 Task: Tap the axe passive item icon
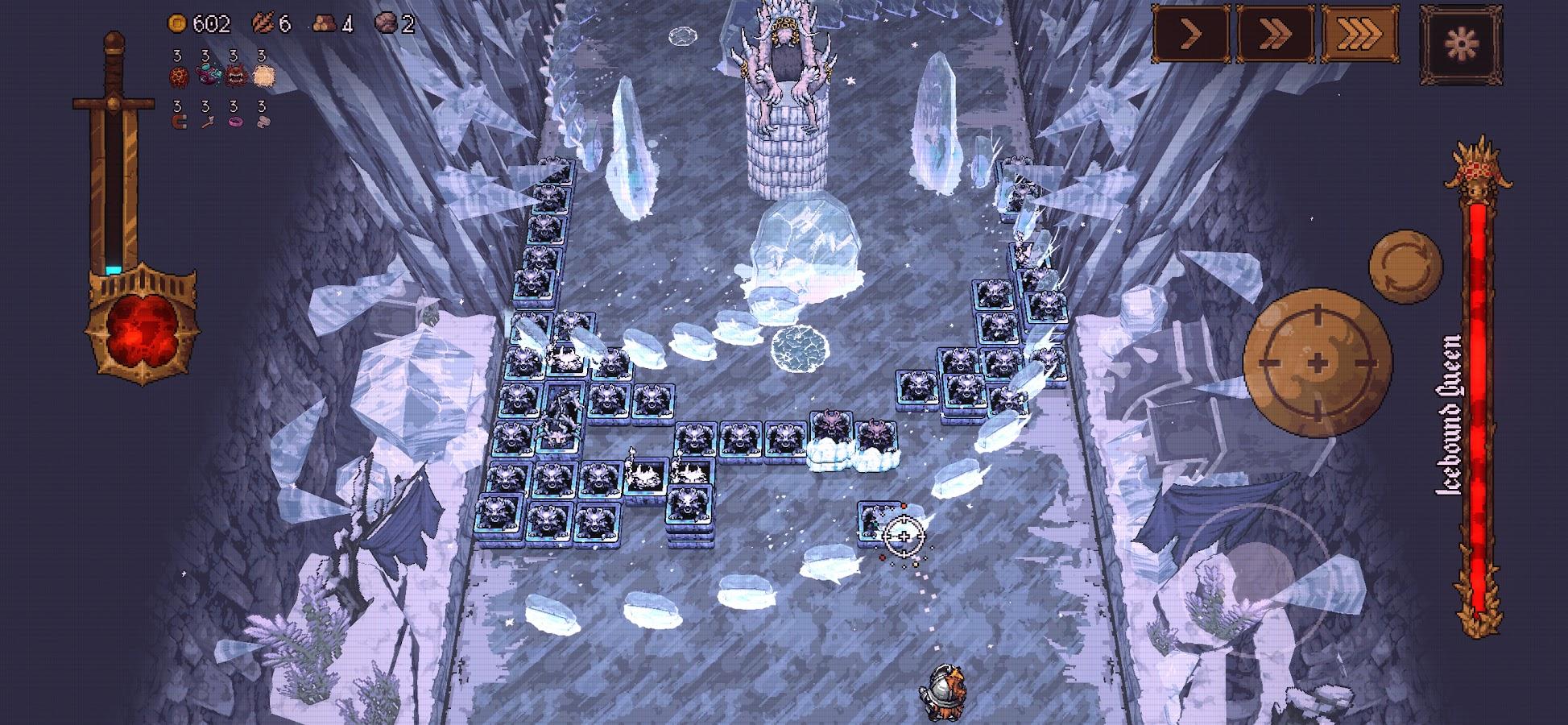(206, 122)
